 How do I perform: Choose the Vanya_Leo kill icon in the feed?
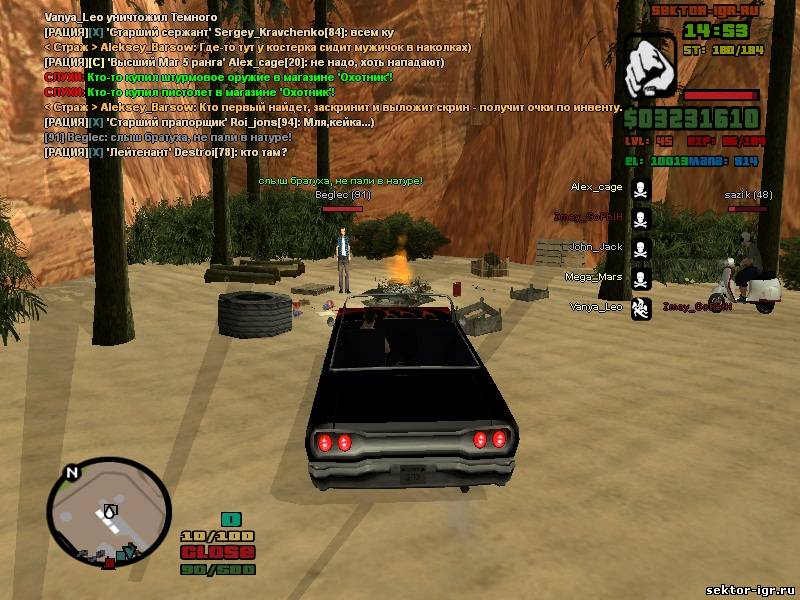coord(641,307)
